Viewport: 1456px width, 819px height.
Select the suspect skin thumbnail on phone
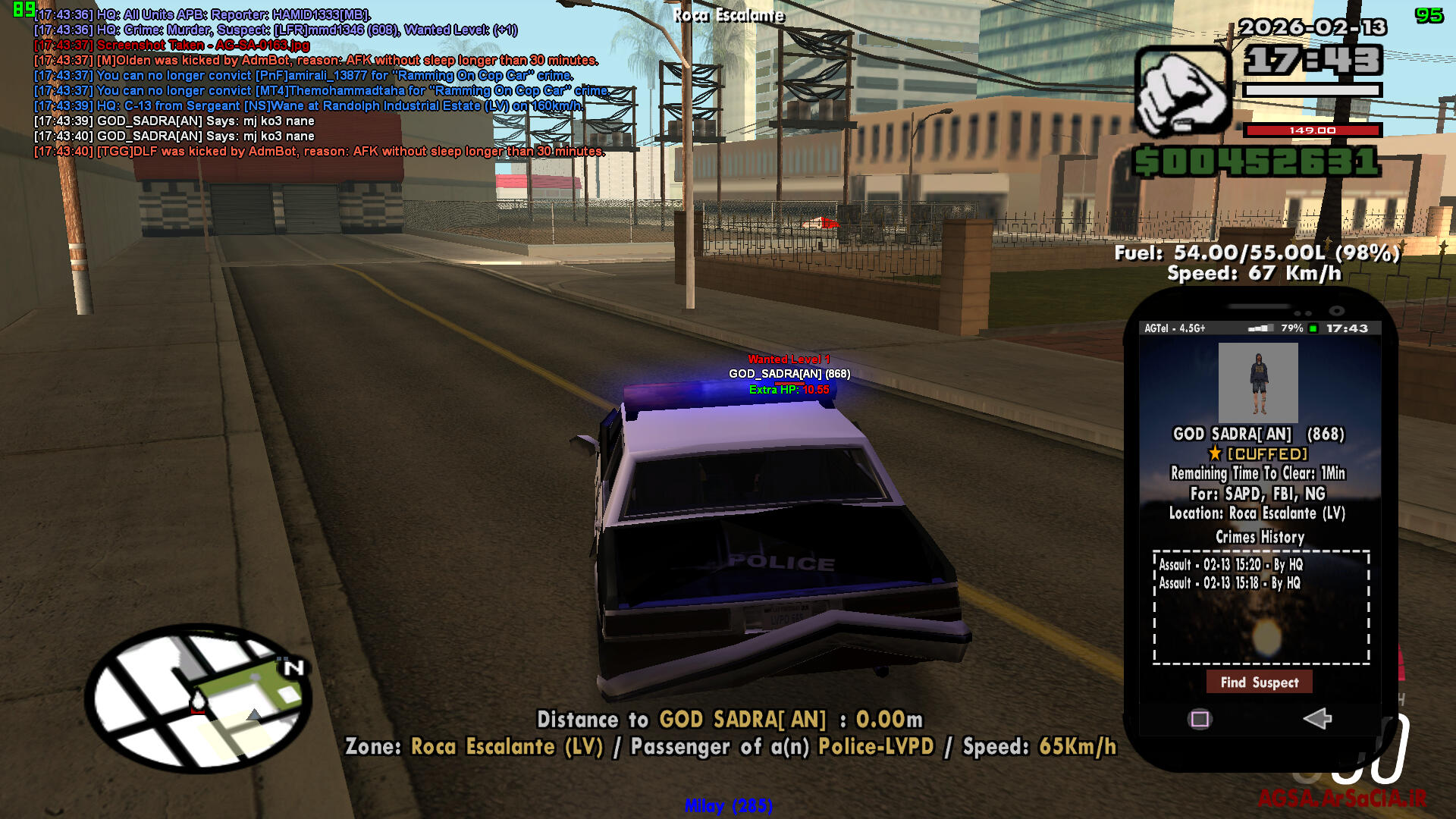pyautogui.click(x=1258, y=382)
